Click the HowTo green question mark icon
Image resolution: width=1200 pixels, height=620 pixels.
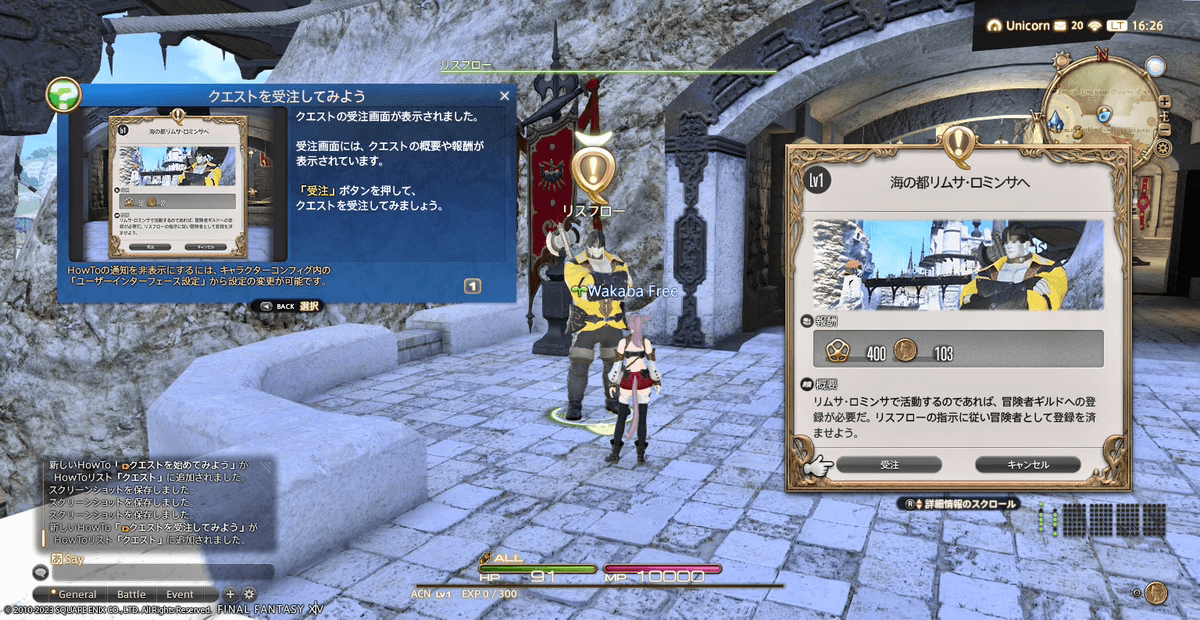(x=65, y=98)
